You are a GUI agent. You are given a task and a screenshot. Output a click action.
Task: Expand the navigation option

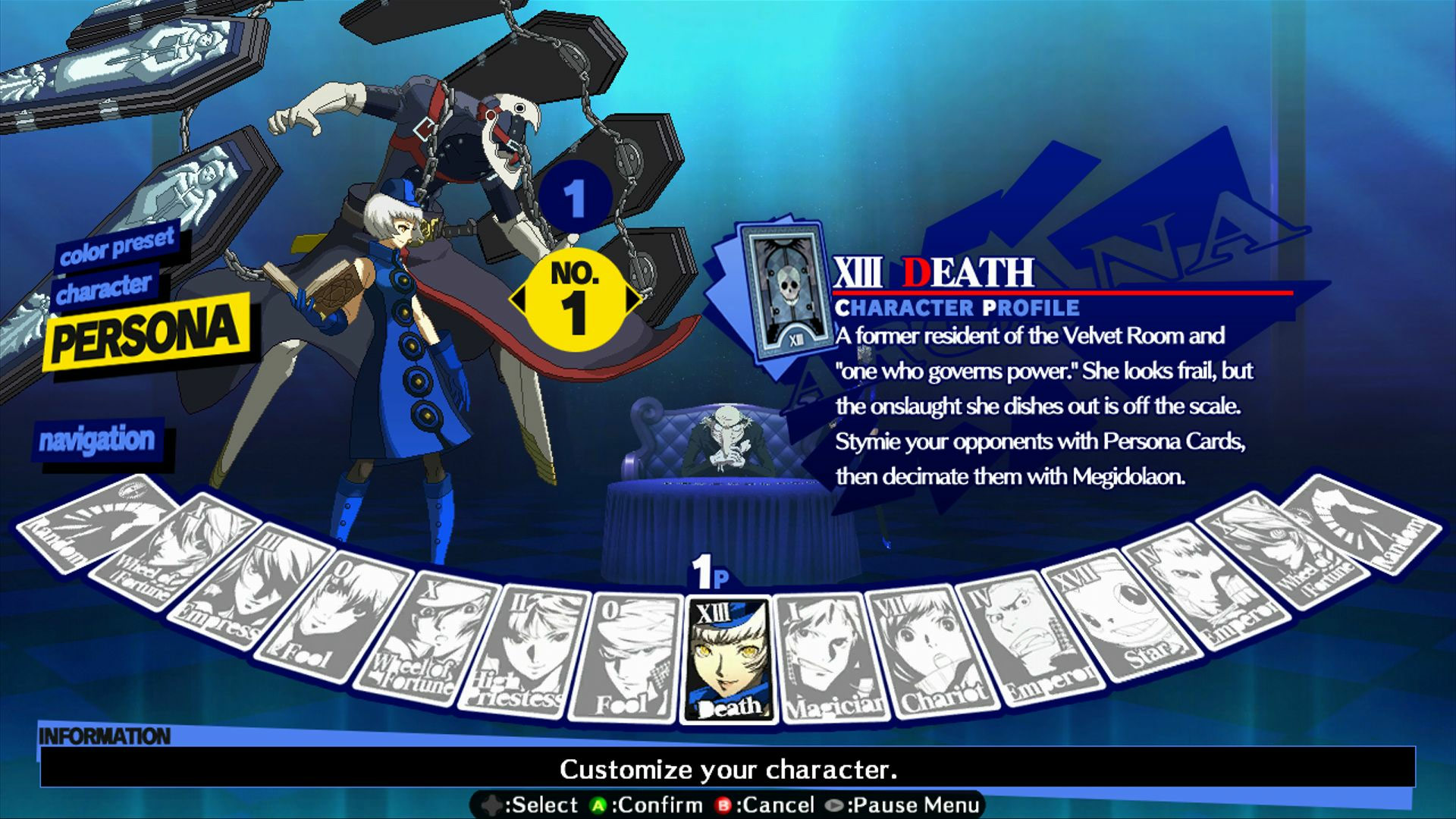[99, 440]
